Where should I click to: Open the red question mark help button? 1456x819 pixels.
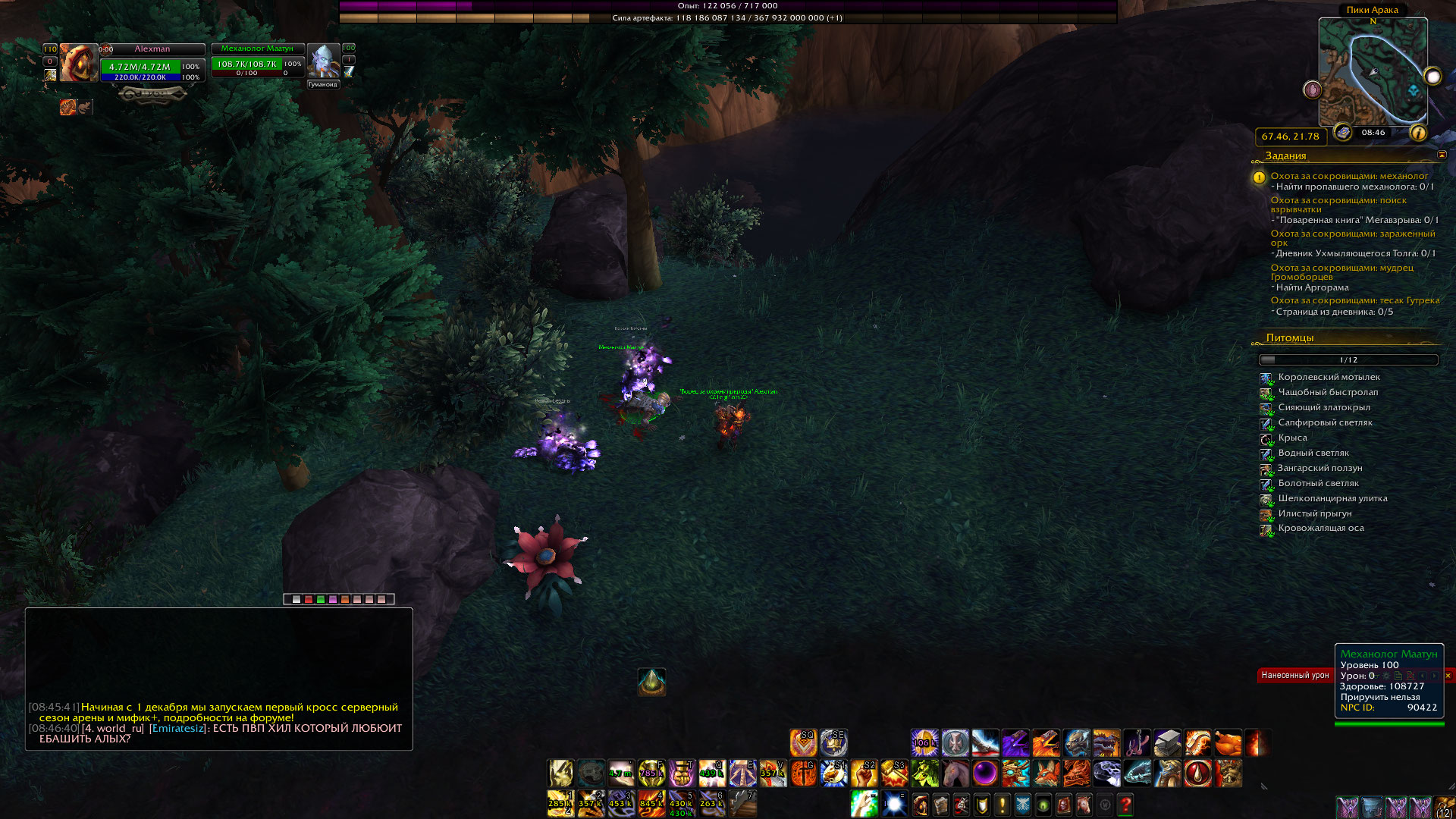point(1125,805)
